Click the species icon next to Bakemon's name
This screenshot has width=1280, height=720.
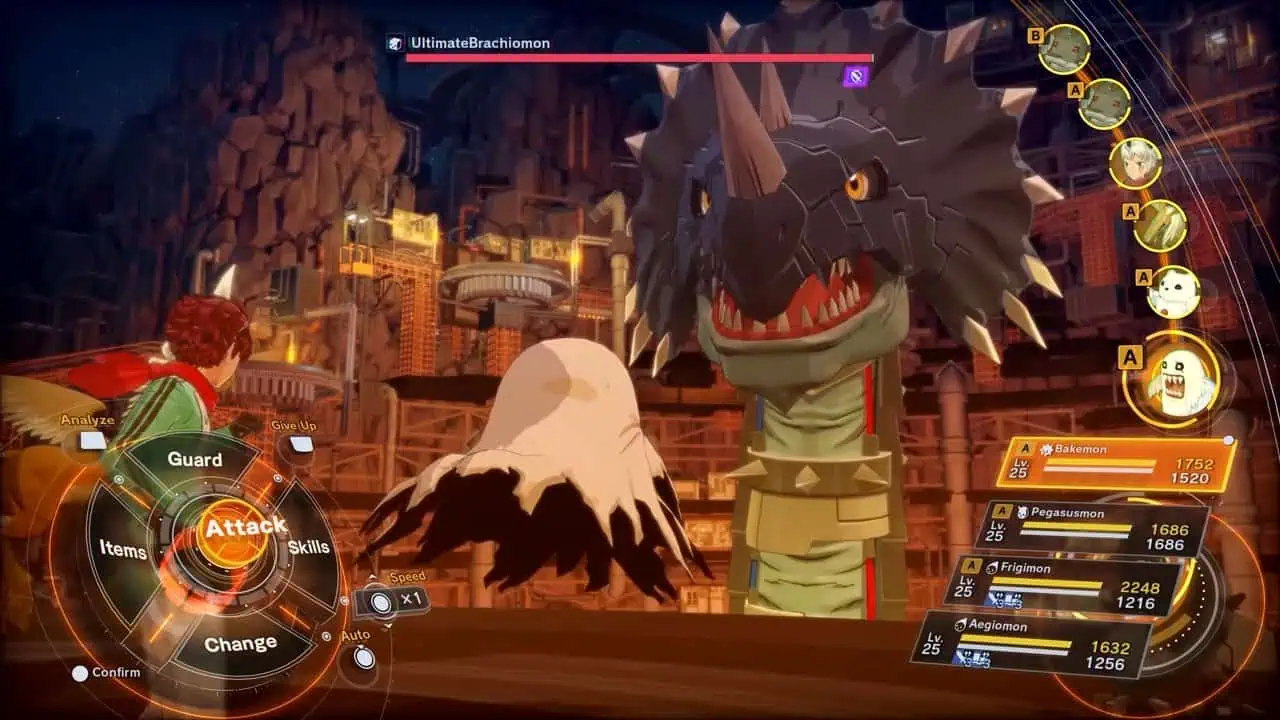coord(1047,452)
